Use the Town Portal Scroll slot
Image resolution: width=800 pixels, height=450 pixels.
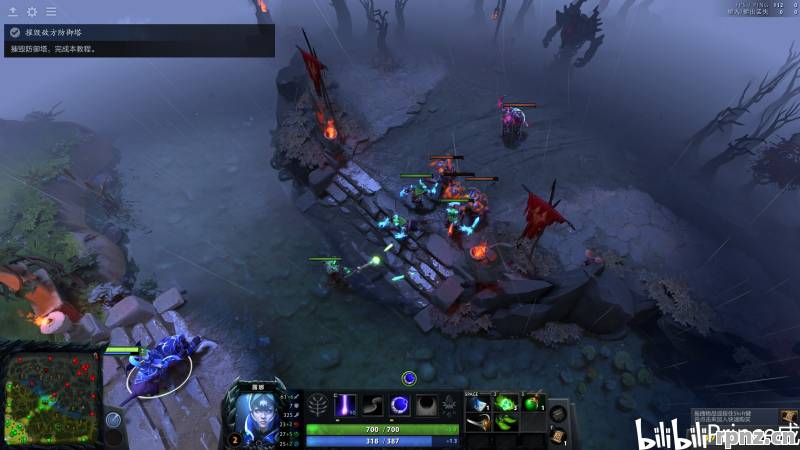[x=558, y=435]
